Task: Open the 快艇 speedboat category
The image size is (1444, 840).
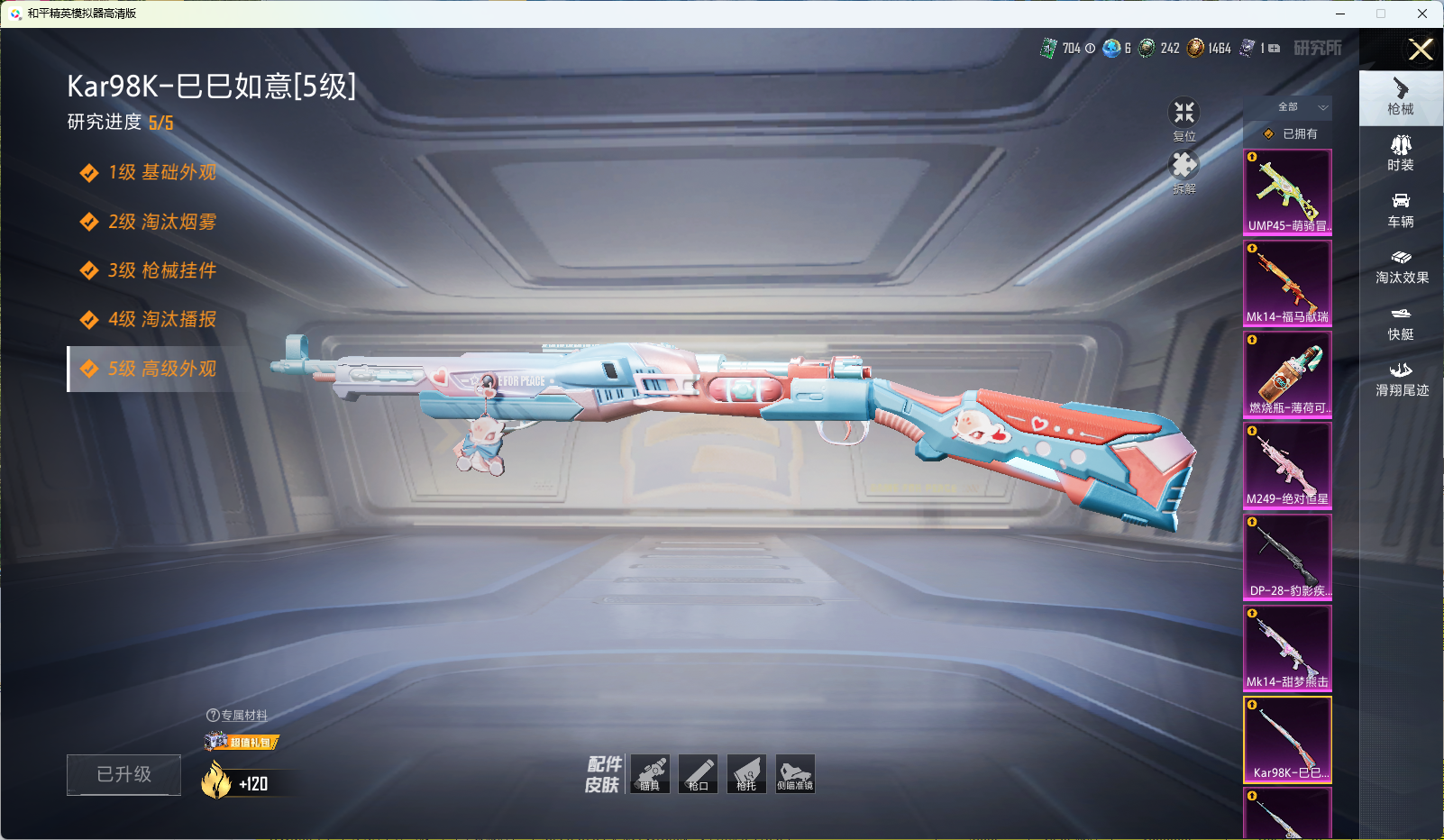Action: (1401, 324)
